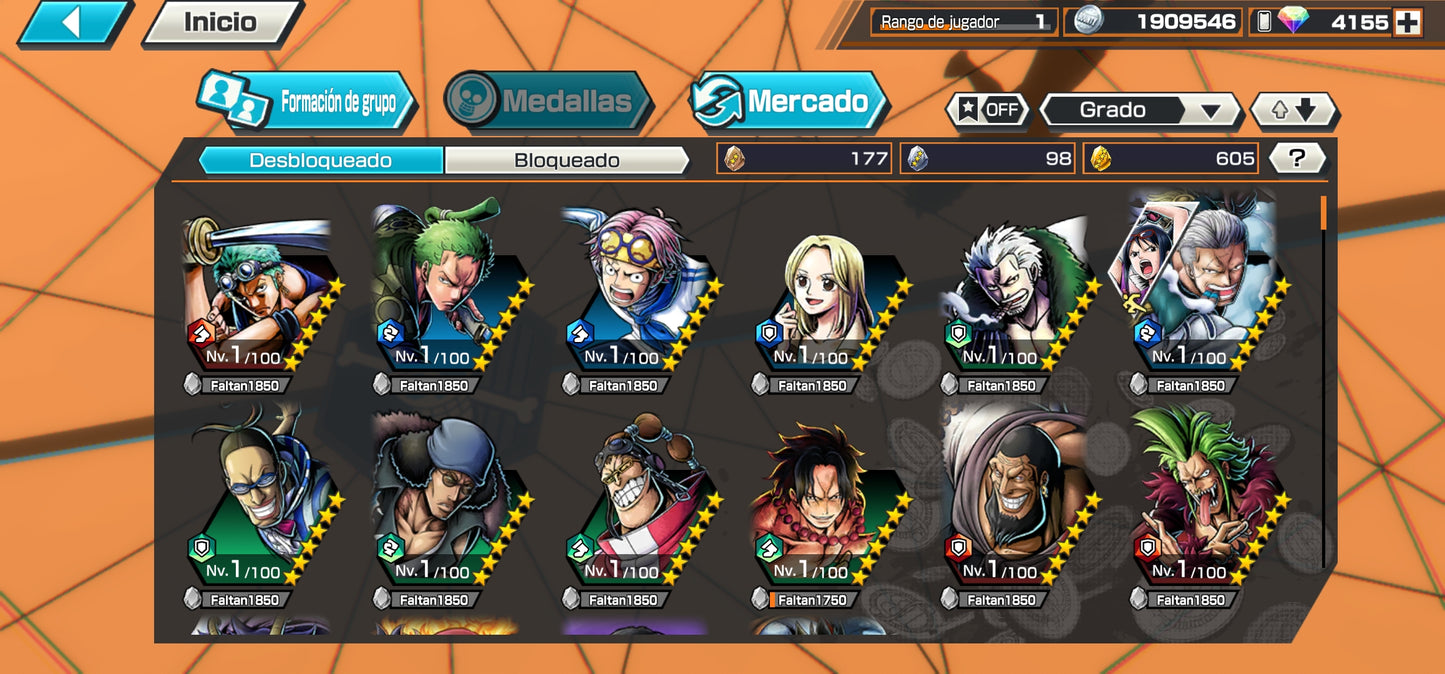
Task: Open Formación de grupo
Action: tap(306, 101)
